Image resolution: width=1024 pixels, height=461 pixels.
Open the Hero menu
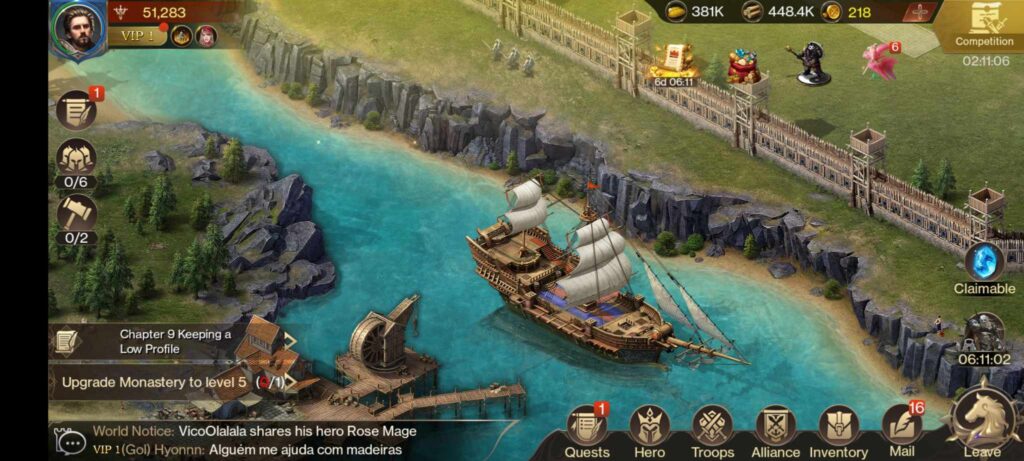click(649, 430)
